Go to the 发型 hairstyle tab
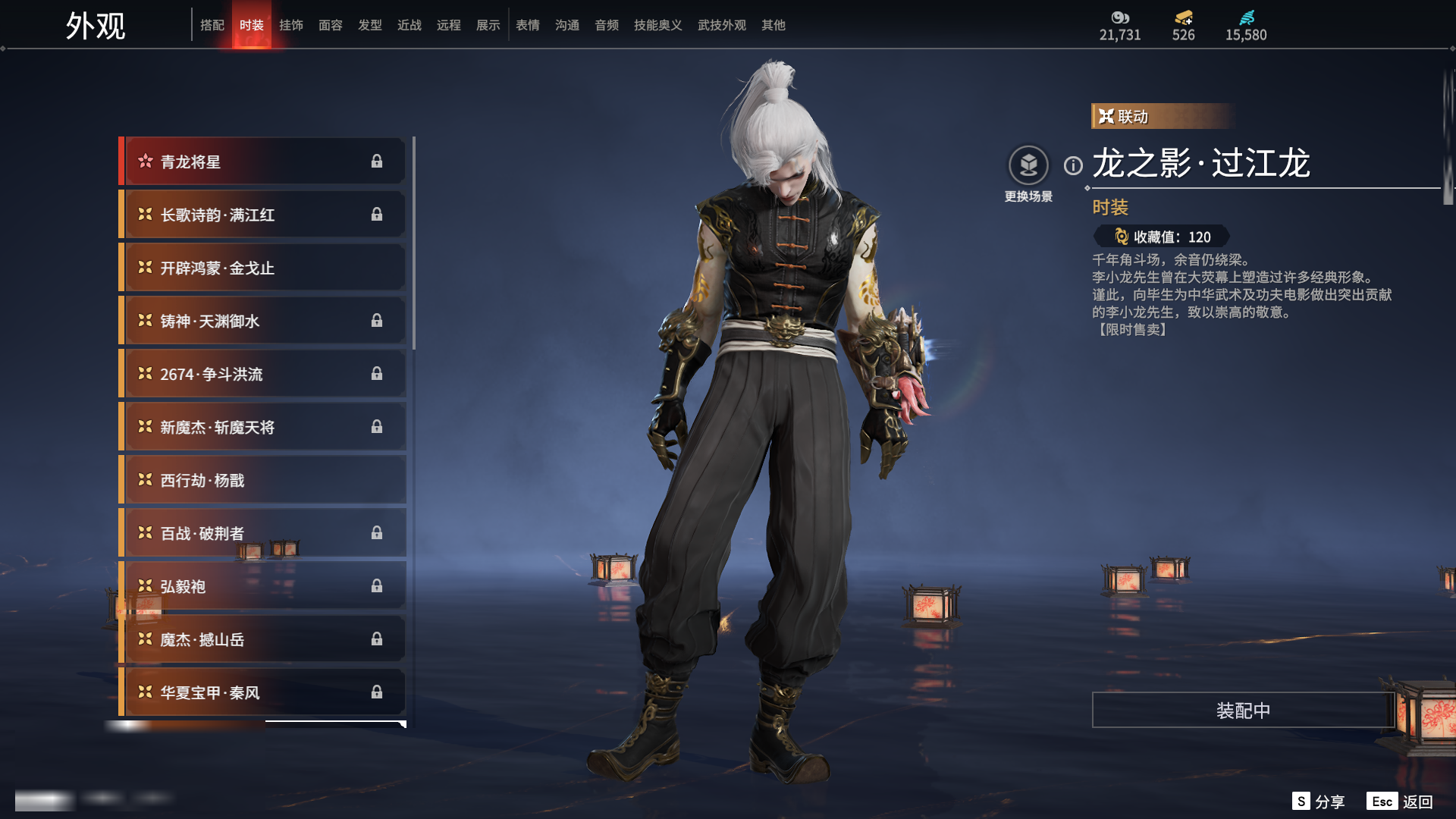This screenshot has height=819, width=1456. (370, 25)
